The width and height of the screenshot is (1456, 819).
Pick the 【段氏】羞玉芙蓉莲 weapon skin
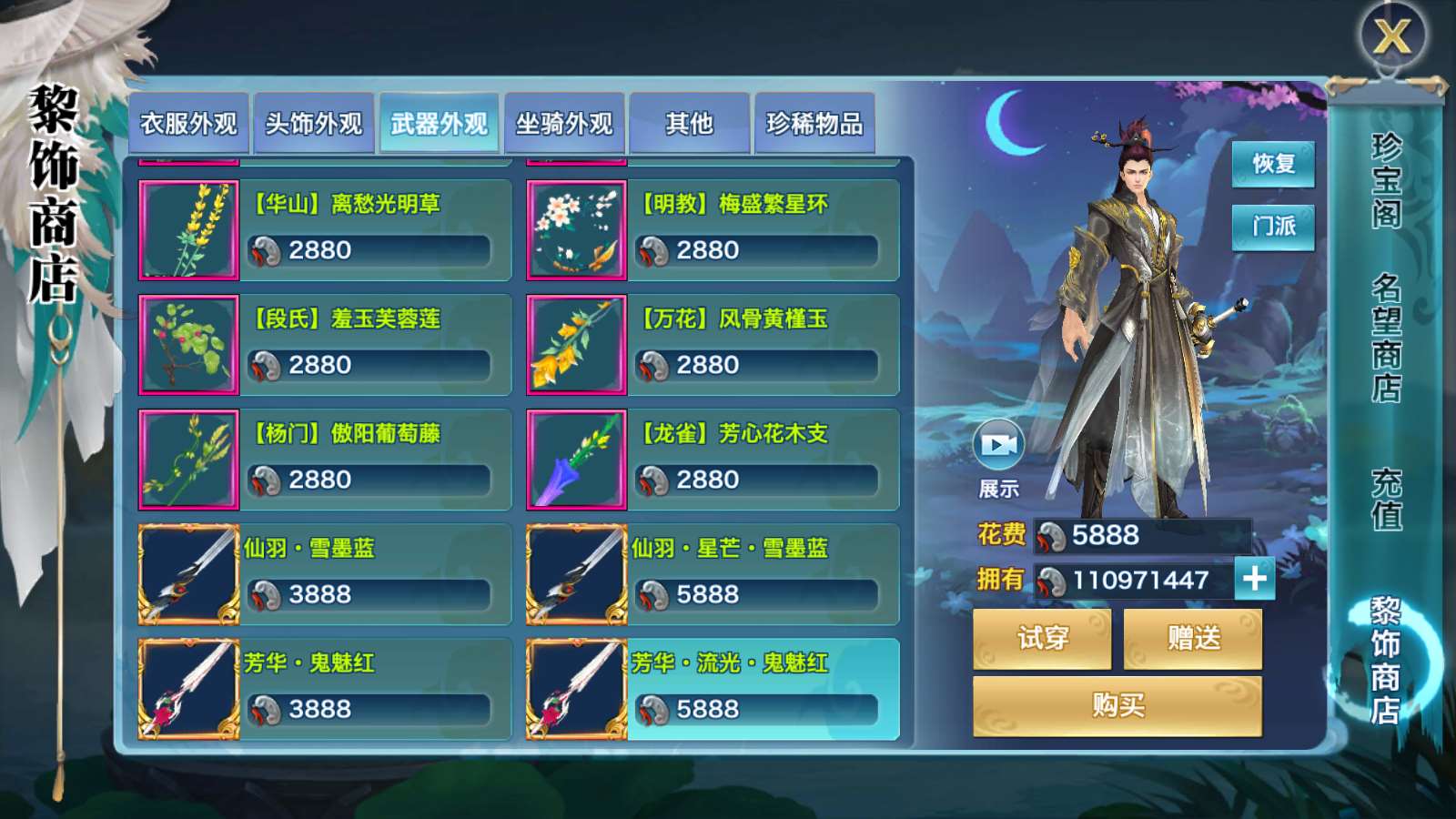pyautogui.click(x=325, y=344)
